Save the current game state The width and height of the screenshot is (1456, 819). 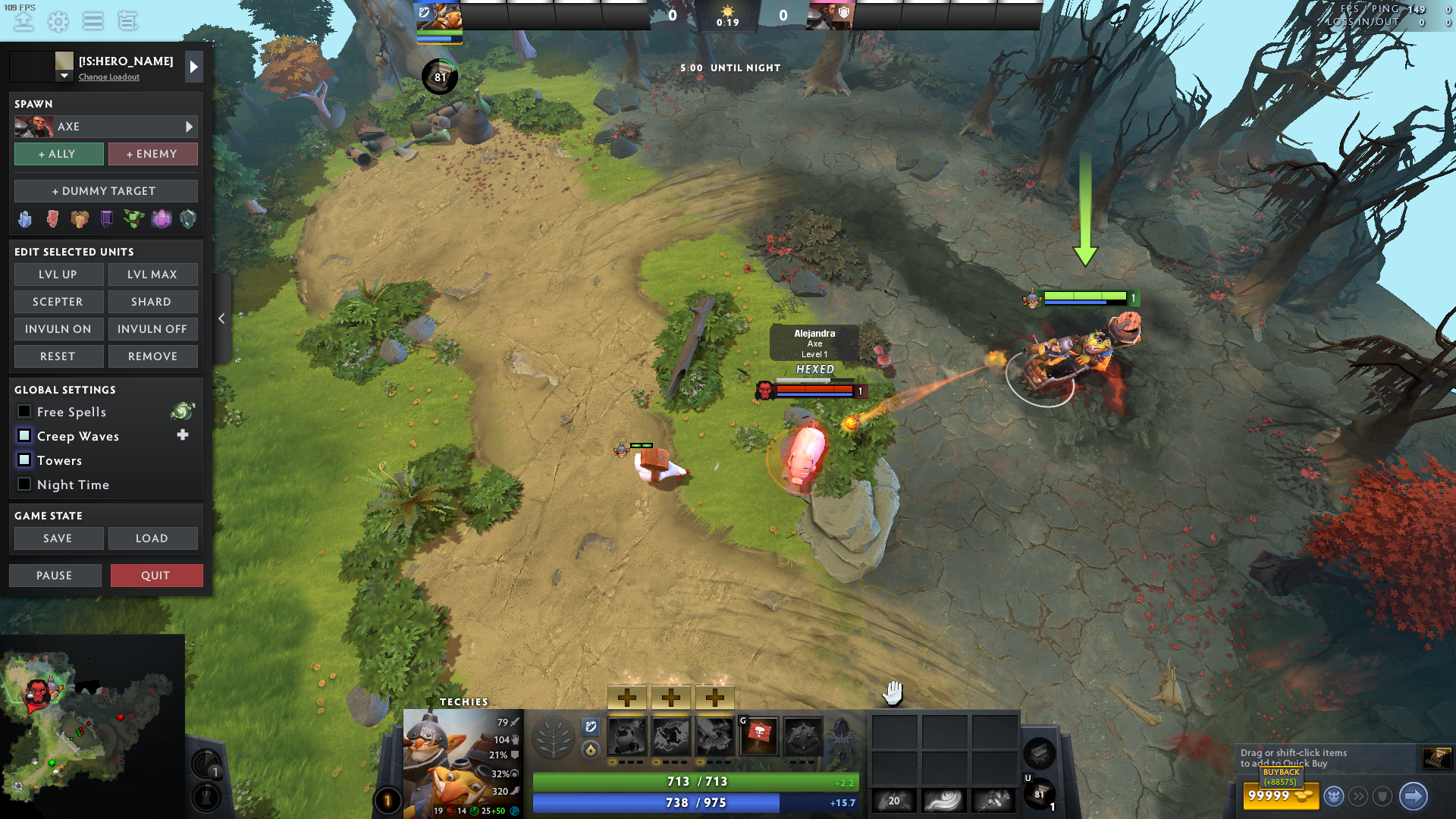click(58, 538)
